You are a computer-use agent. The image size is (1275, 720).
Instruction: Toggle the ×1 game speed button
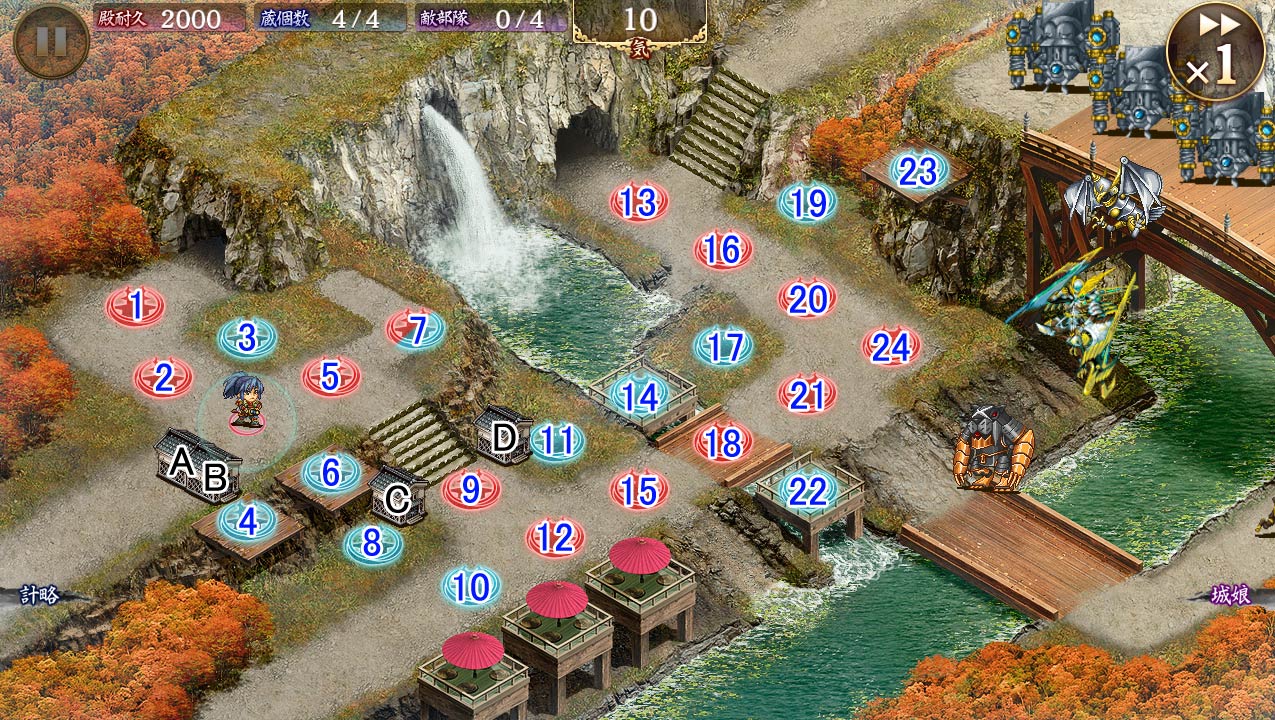1215,52
